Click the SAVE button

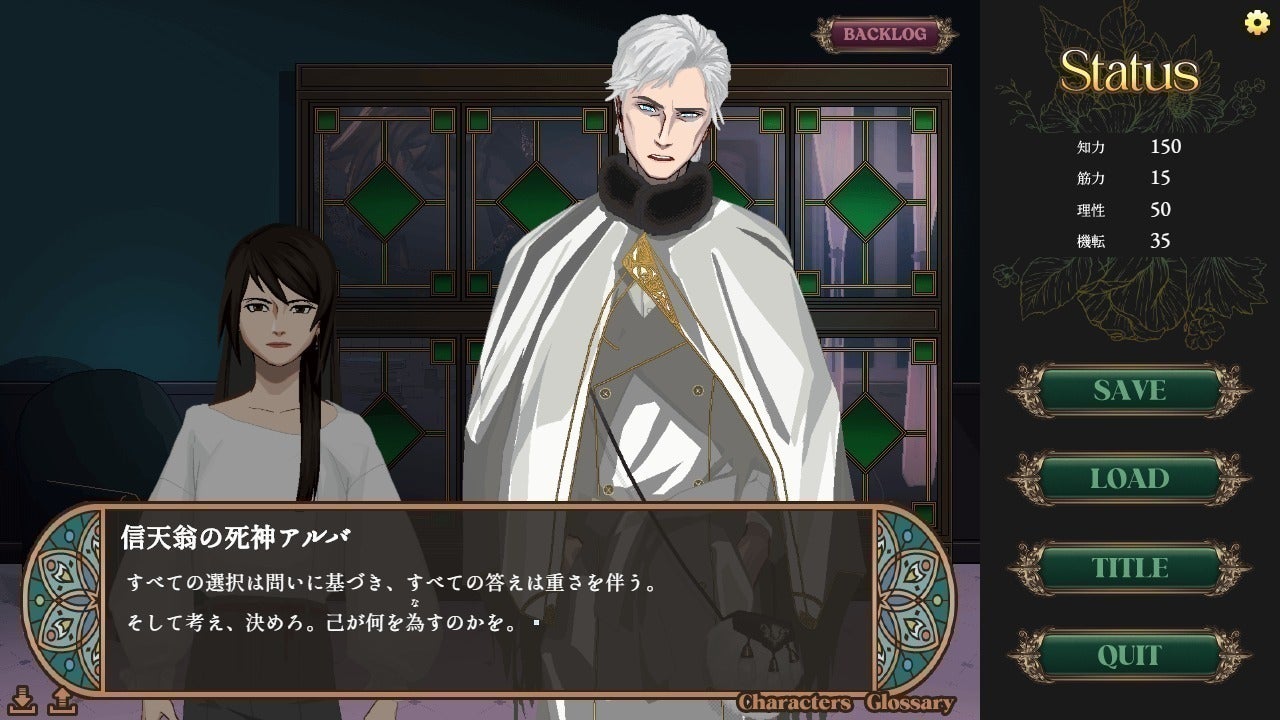[1129, 390]
